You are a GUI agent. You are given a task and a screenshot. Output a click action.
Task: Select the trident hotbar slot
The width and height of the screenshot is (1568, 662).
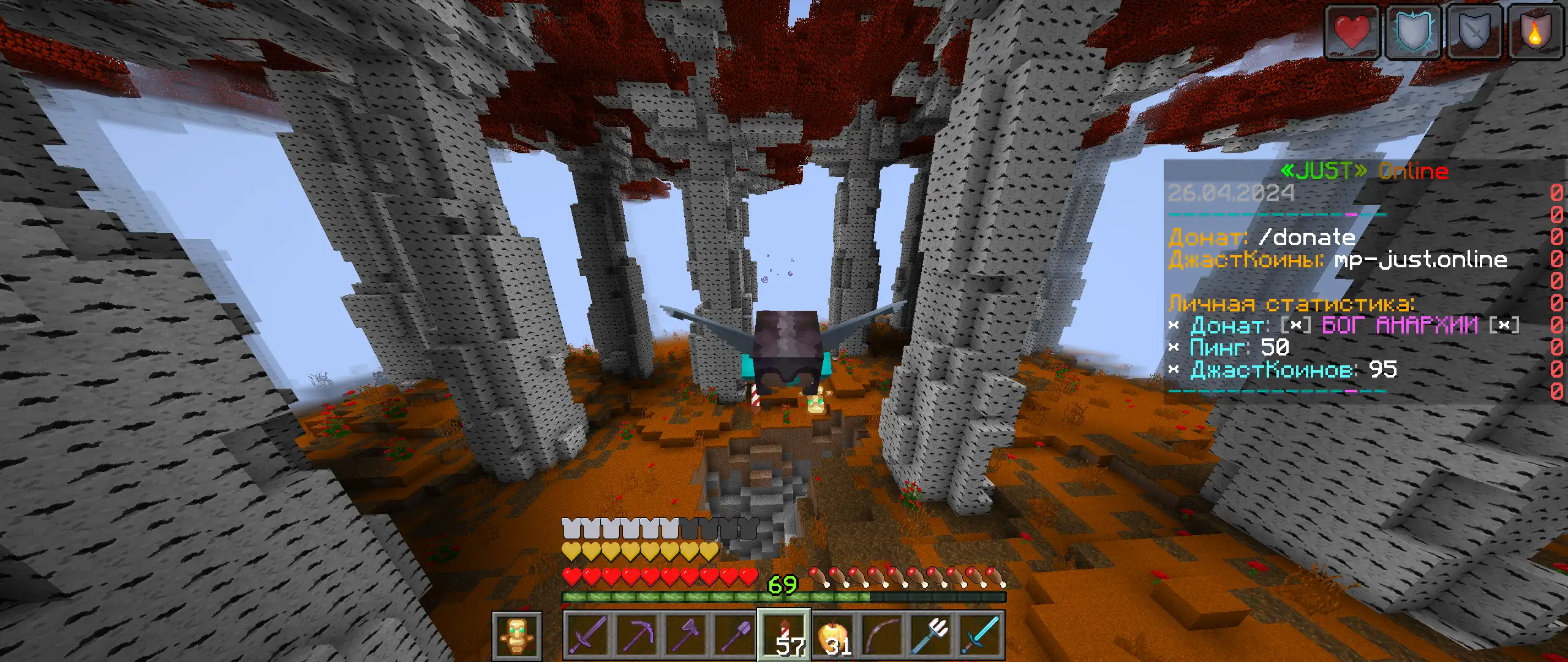click(x=931, y=636)
